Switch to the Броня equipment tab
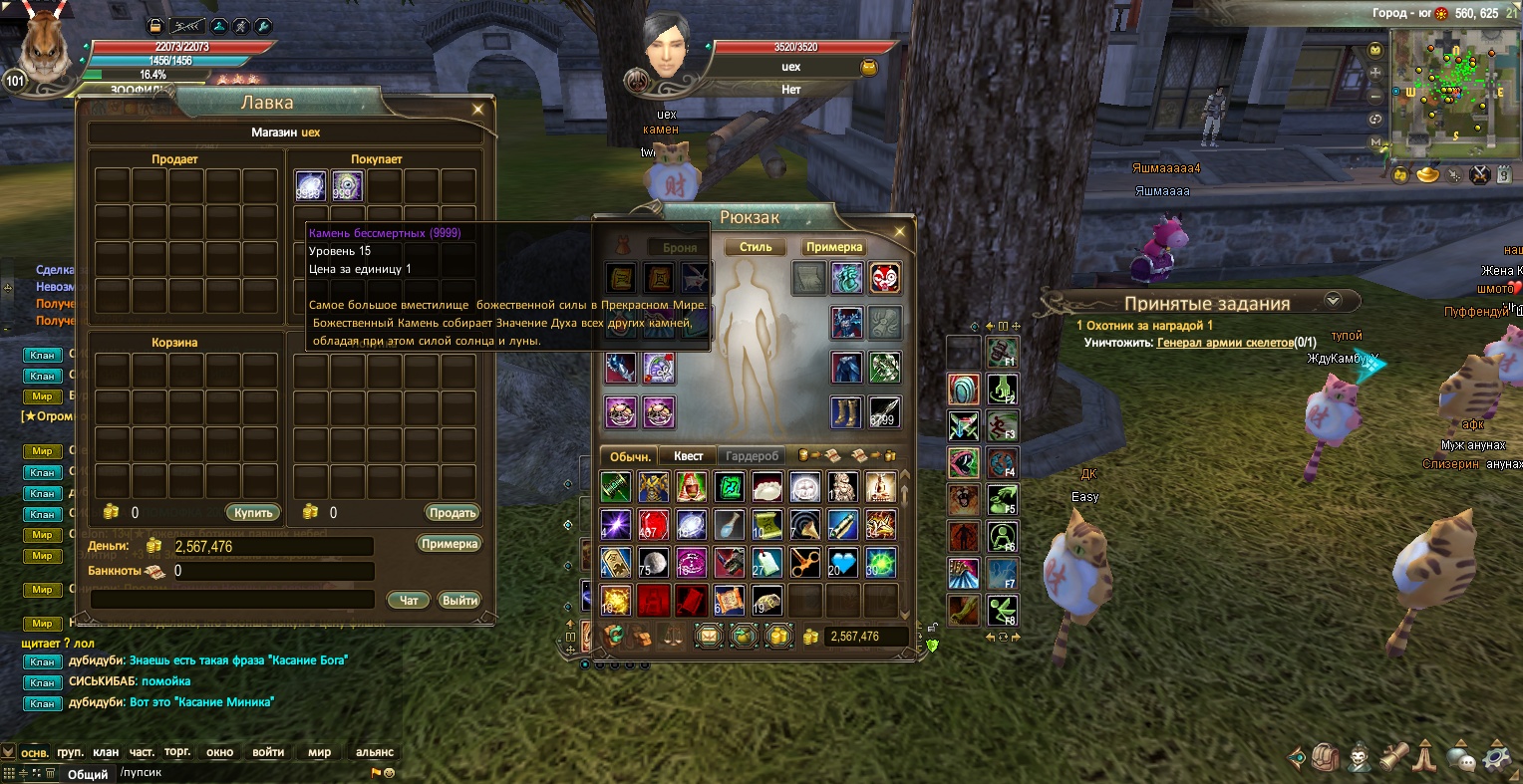 click(680, 247)
